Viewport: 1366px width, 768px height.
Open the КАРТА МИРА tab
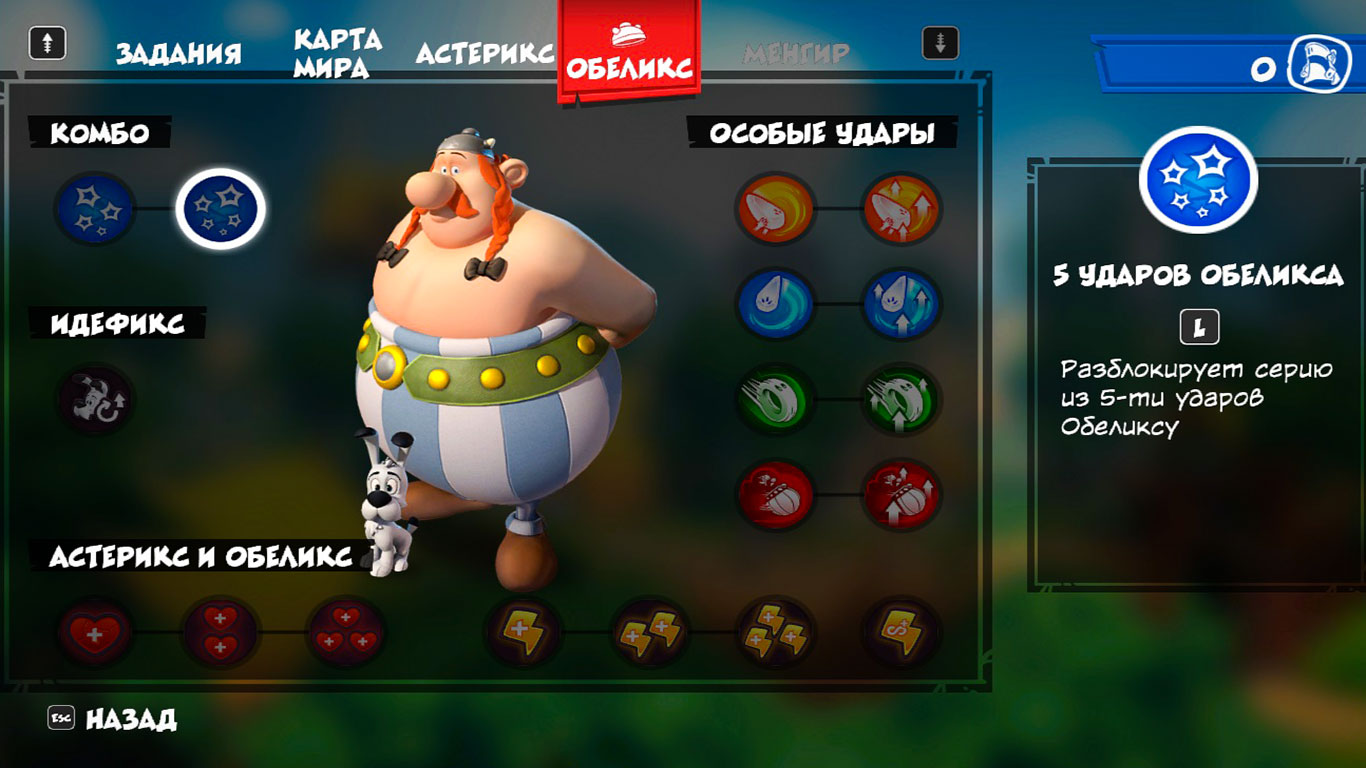(x=337, y=53)
